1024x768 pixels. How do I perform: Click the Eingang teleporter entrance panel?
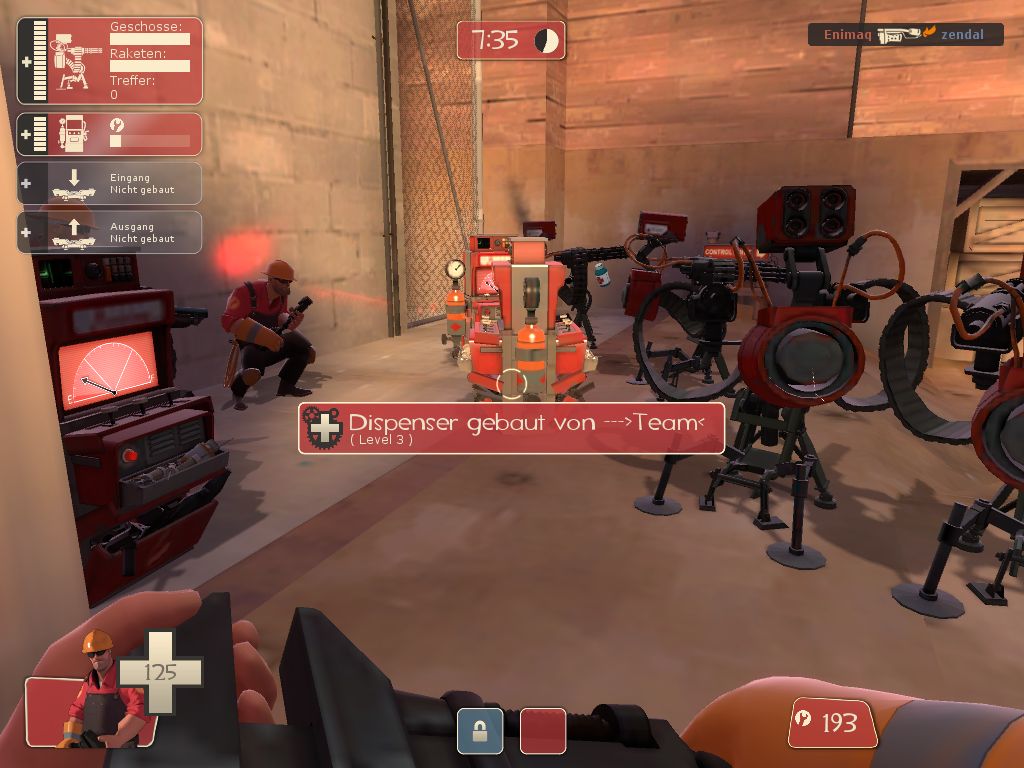110,184
